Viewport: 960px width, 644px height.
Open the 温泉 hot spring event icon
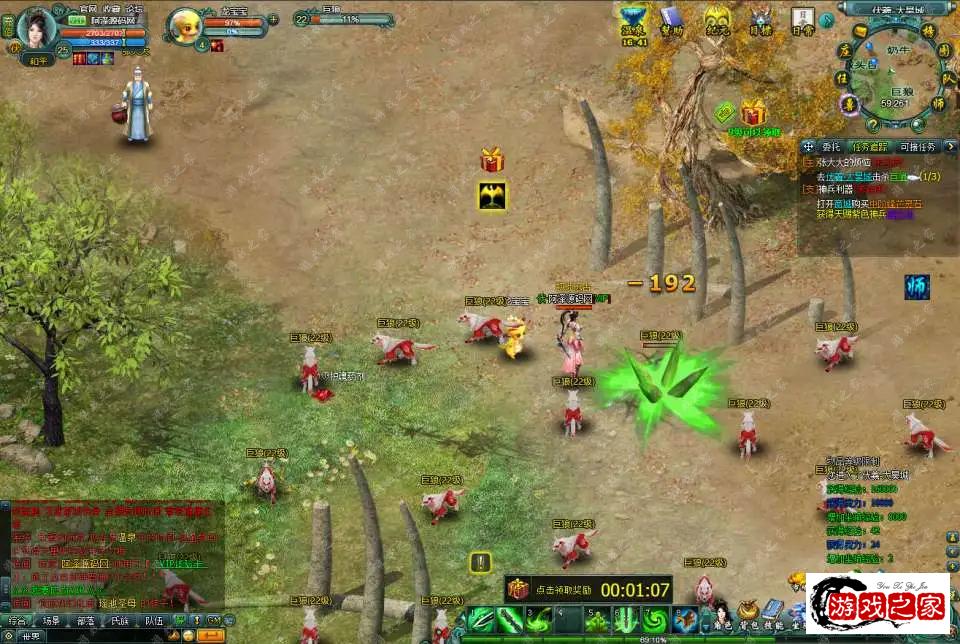pos(632,20)
